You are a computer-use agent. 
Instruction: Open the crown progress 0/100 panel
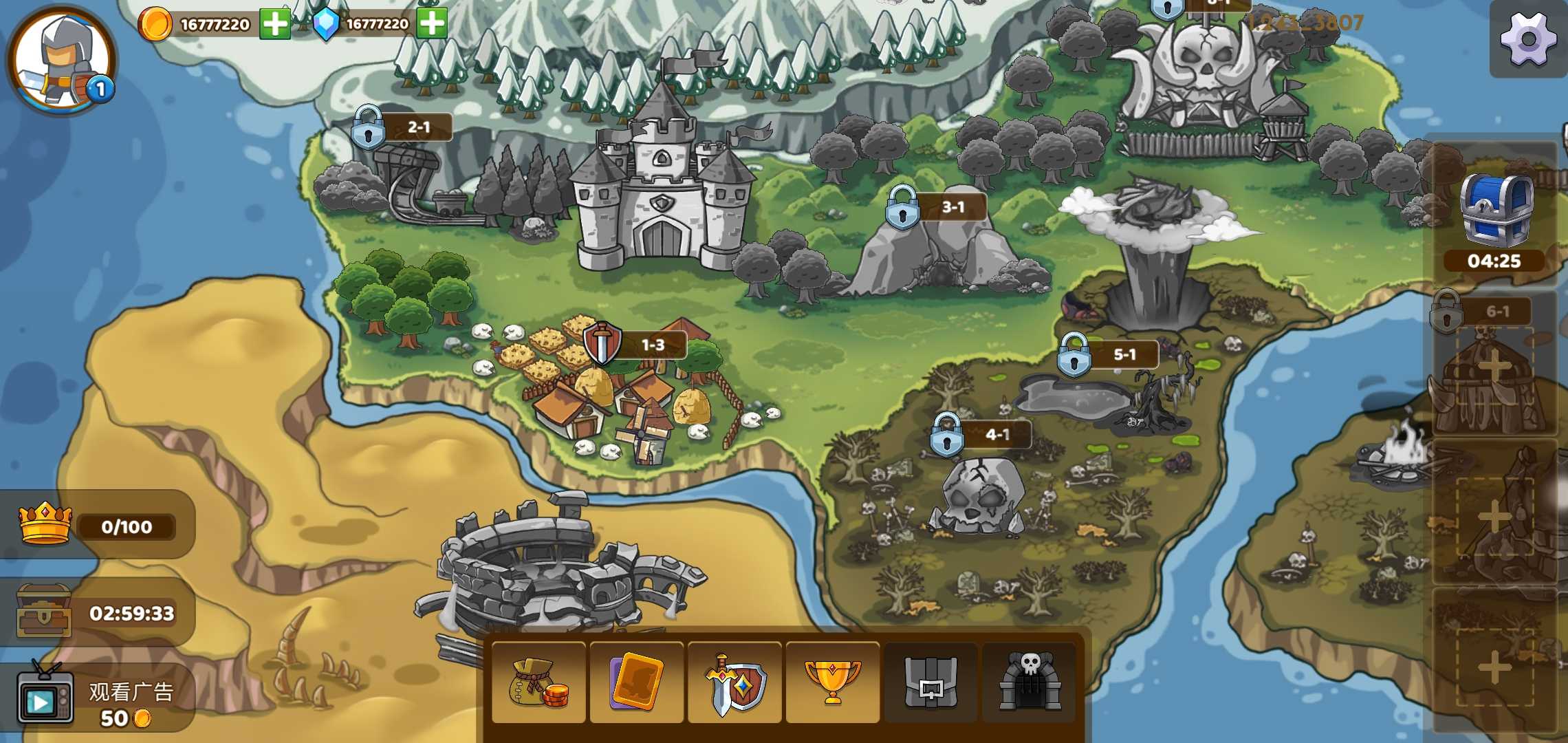(98, 526)
